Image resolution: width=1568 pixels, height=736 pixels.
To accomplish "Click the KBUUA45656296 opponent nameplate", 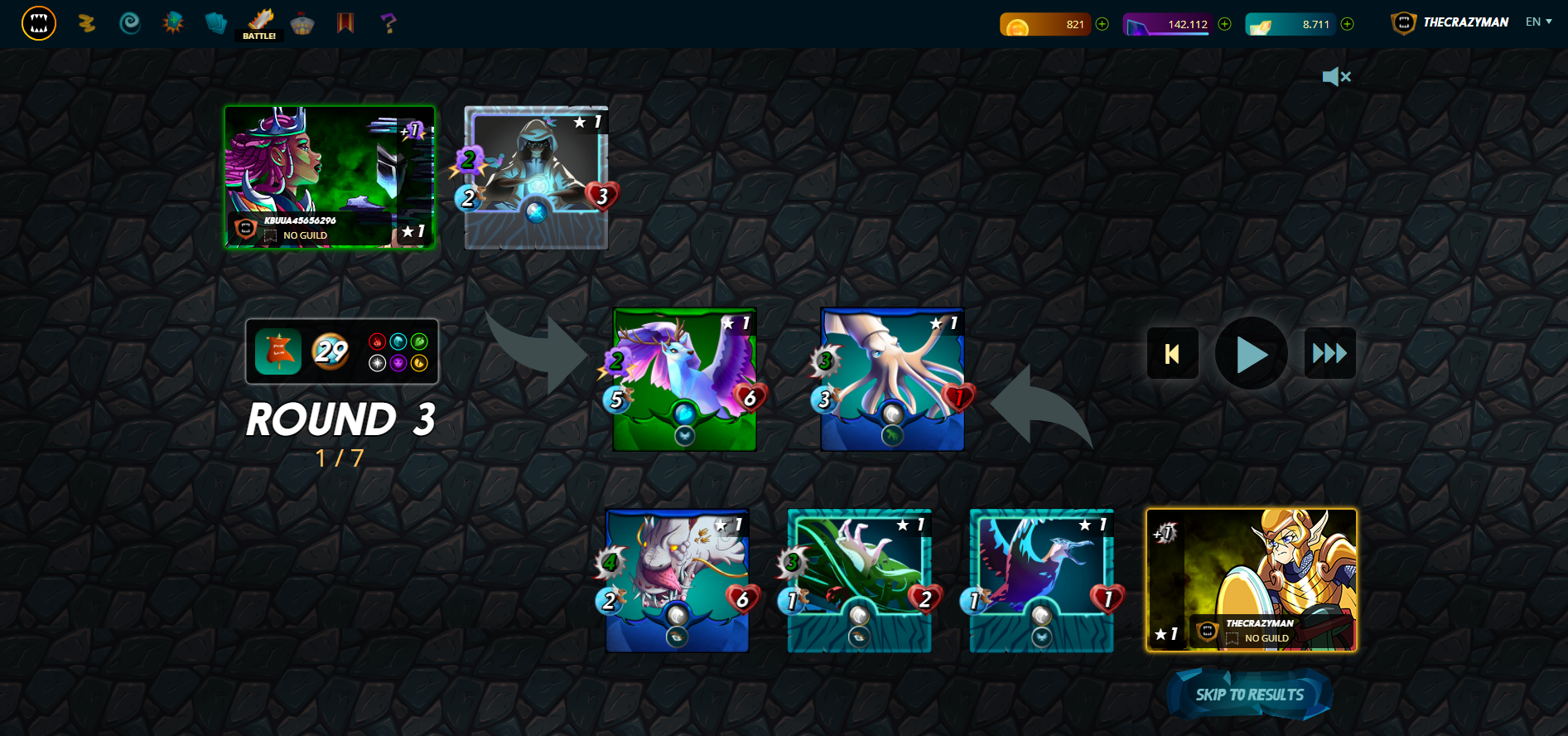I will click(298, 221).
